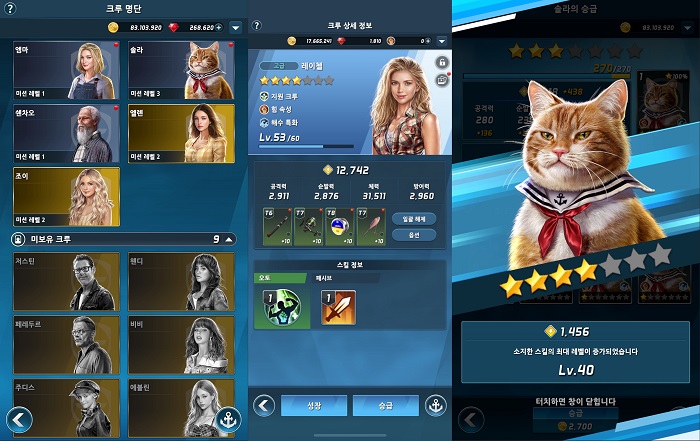Open the 옵션 options button
700x441 pixels.
click(x=414, y=235)
